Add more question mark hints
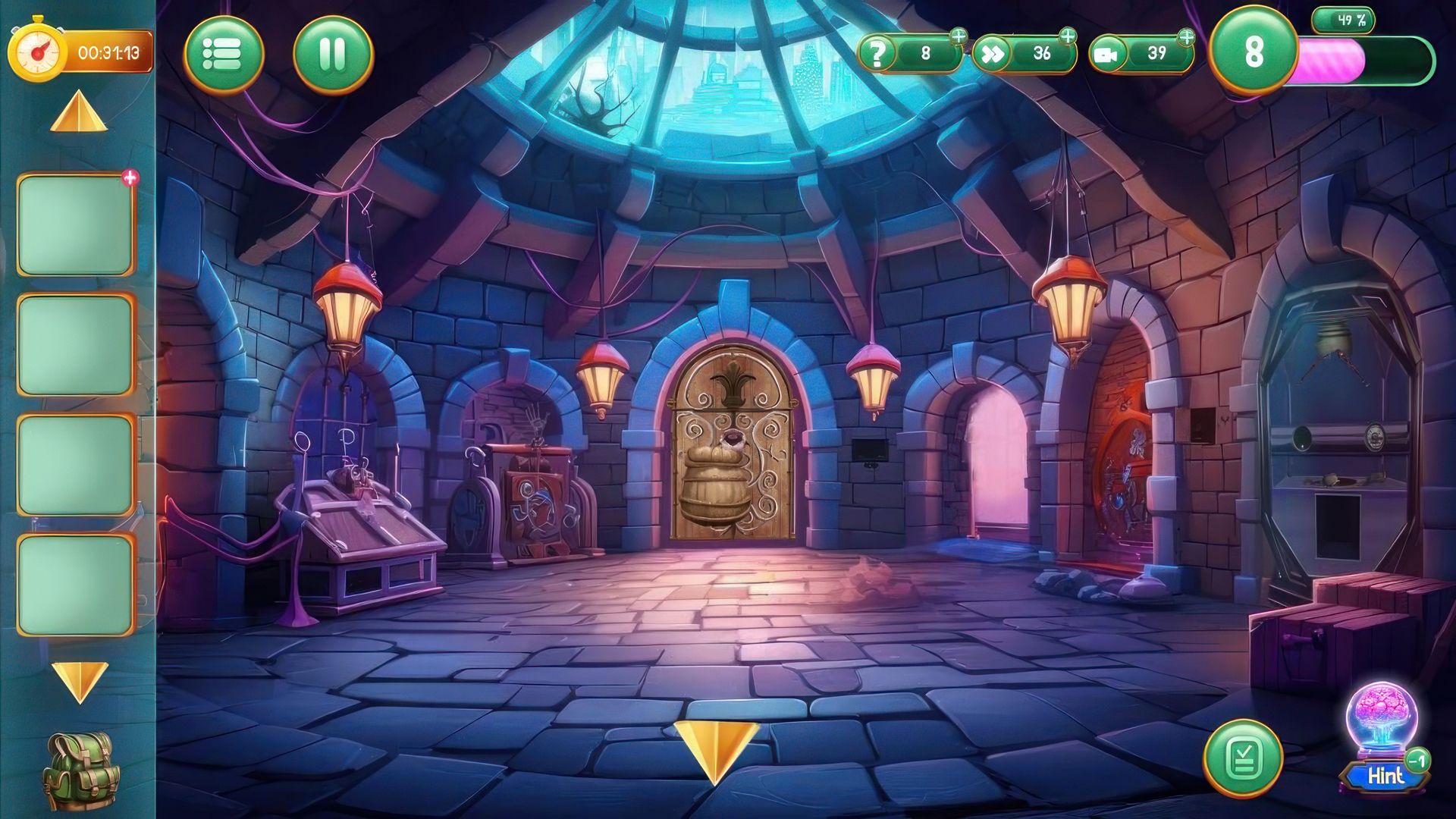Screen dimensions: 1456x819 click(959, 36)
